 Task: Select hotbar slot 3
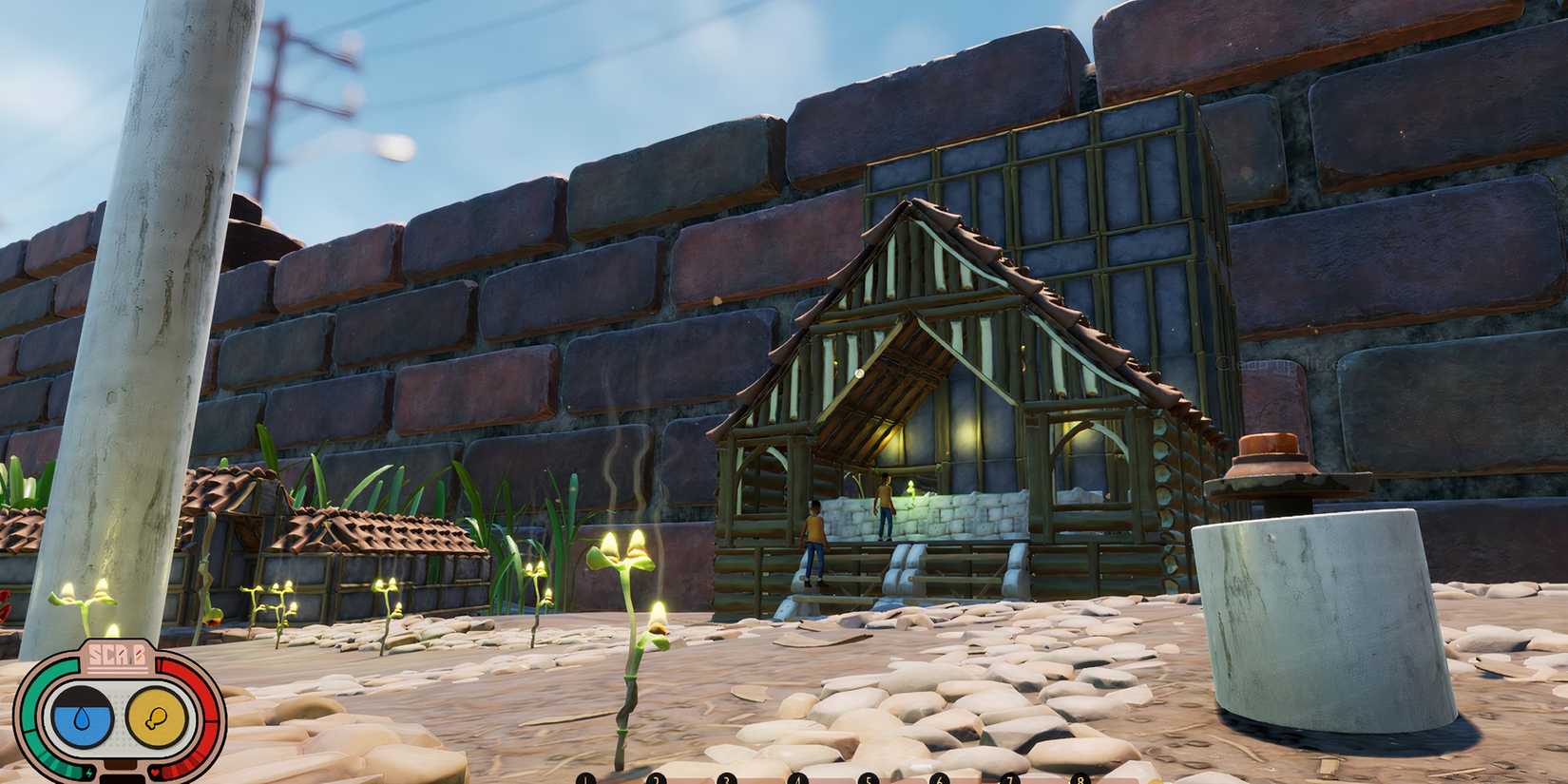point(725,779)
